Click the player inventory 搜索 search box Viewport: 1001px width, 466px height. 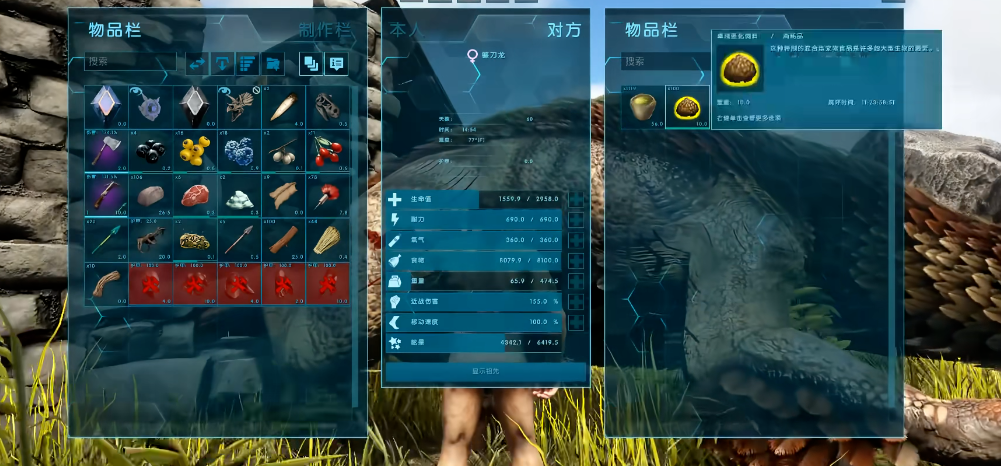[130, 62]
